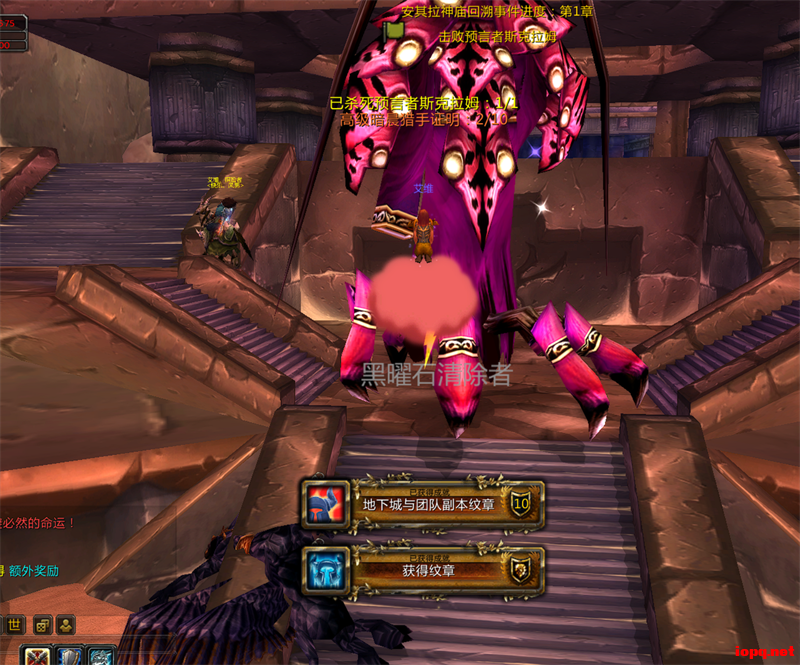Click the green flag event marker
The image size is (800, 665).
393,30
